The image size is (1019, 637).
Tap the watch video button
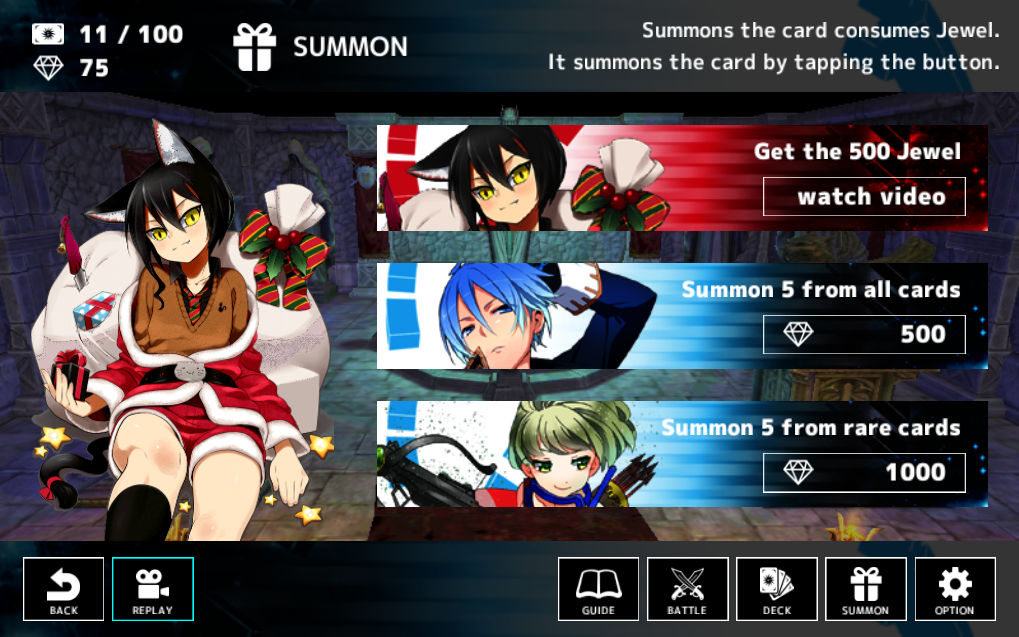tap(864, 196)
